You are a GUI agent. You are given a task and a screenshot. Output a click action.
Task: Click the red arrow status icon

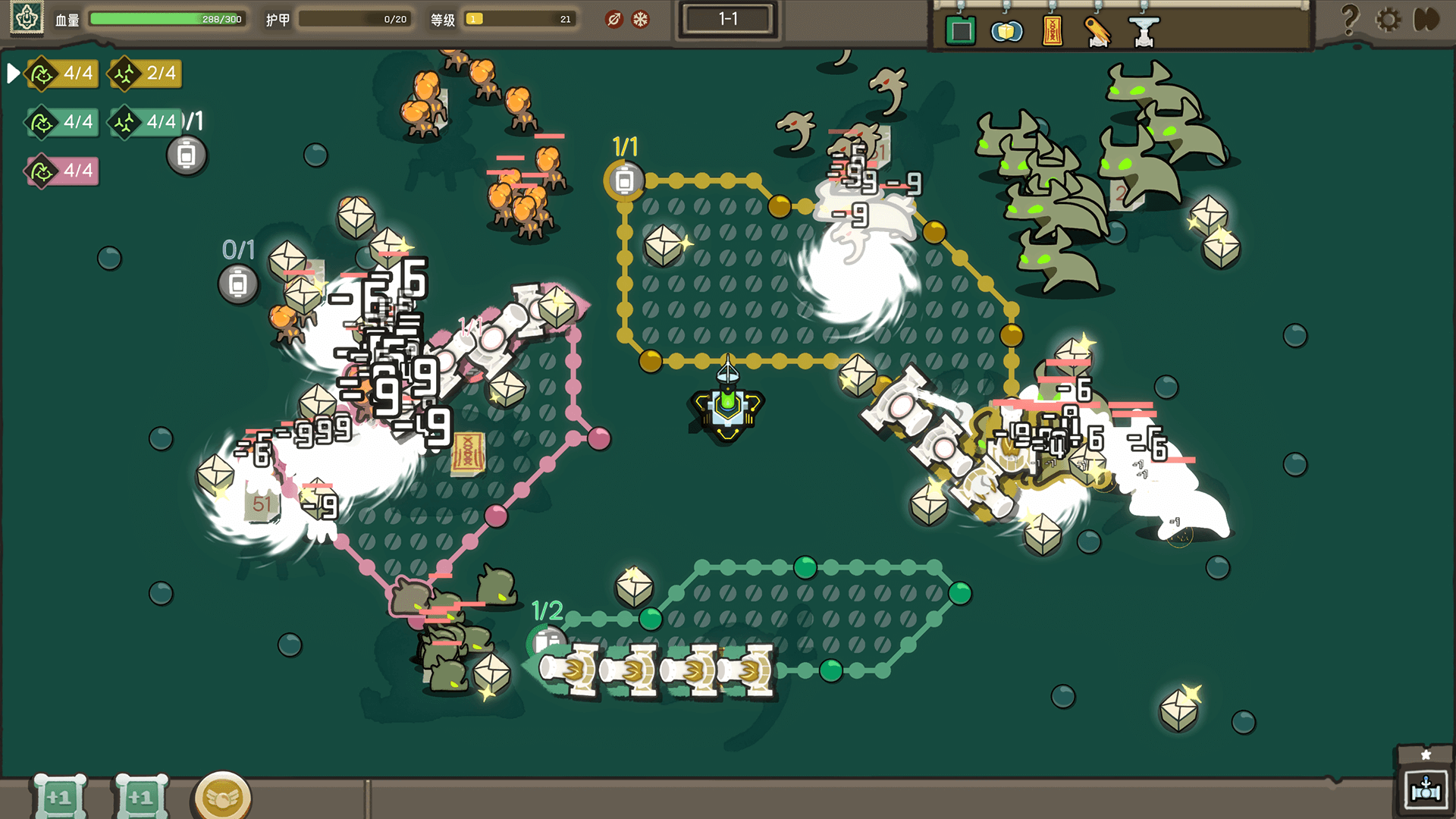614,19
